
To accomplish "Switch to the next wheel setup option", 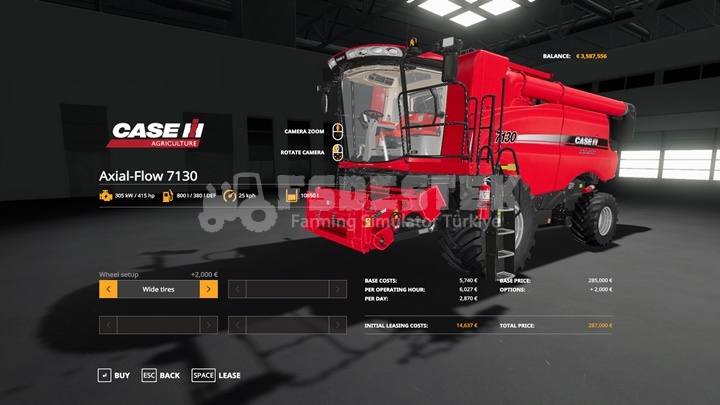I will [x=208, y=289].
